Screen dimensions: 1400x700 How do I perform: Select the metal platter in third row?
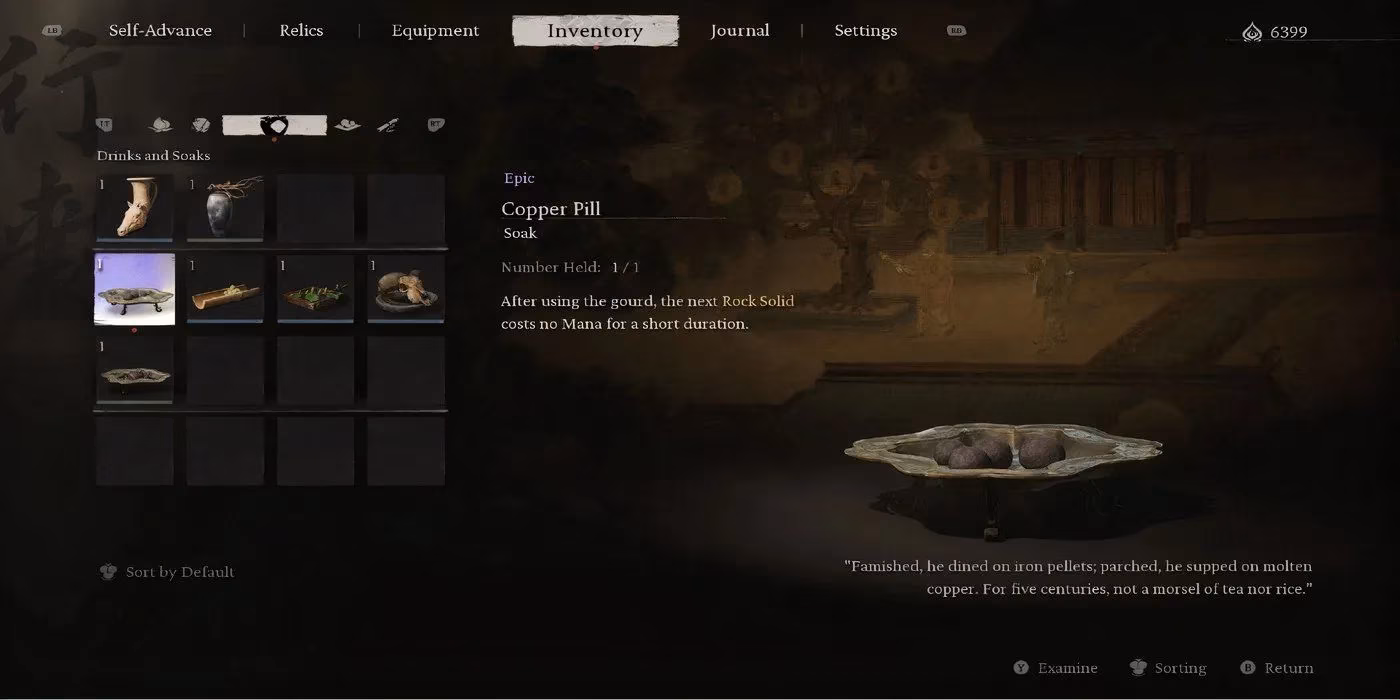coord(134,371)
